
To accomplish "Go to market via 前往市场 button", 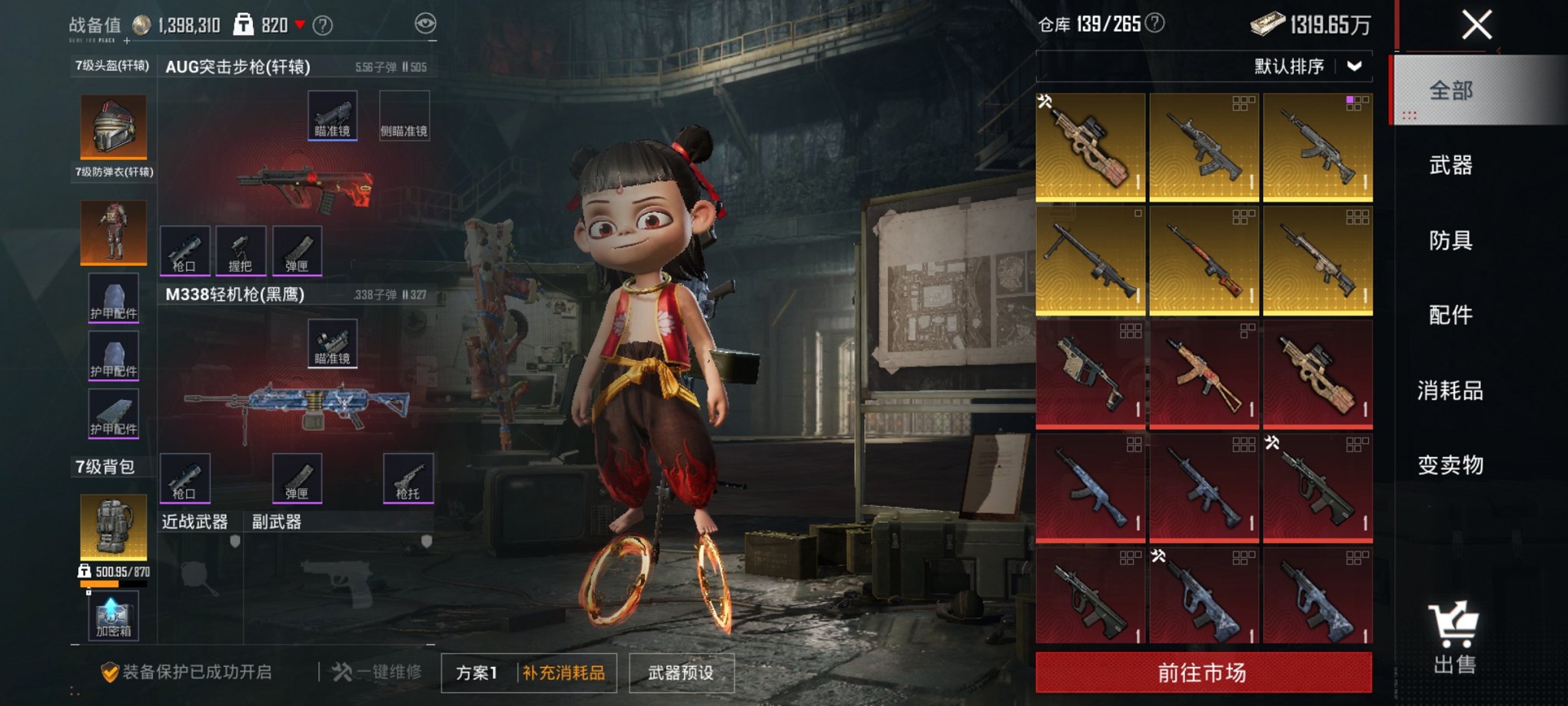I will click(1203, 673).
